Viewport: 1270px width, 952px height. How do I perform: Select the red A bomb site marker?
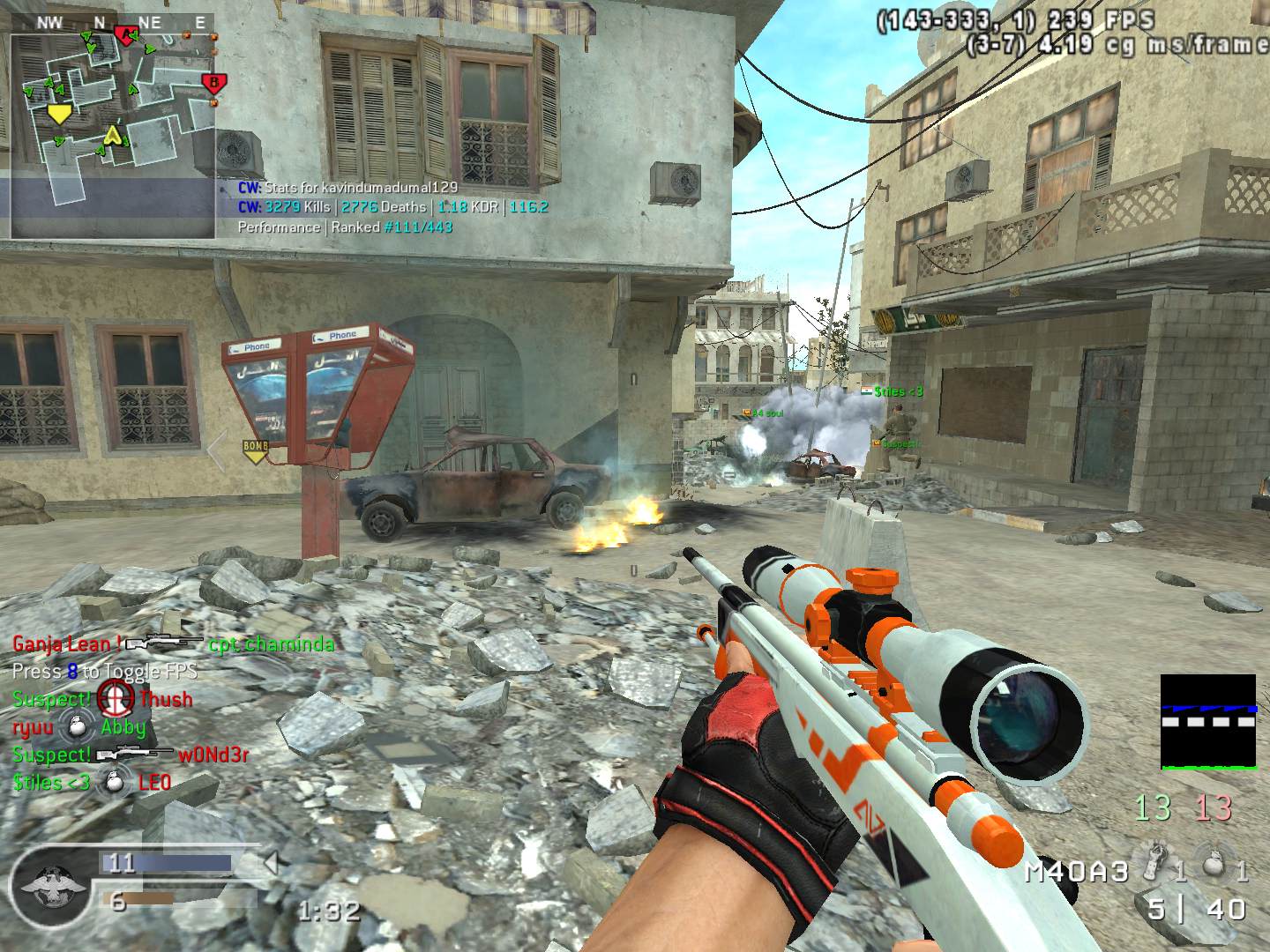[x=126, y=35]
